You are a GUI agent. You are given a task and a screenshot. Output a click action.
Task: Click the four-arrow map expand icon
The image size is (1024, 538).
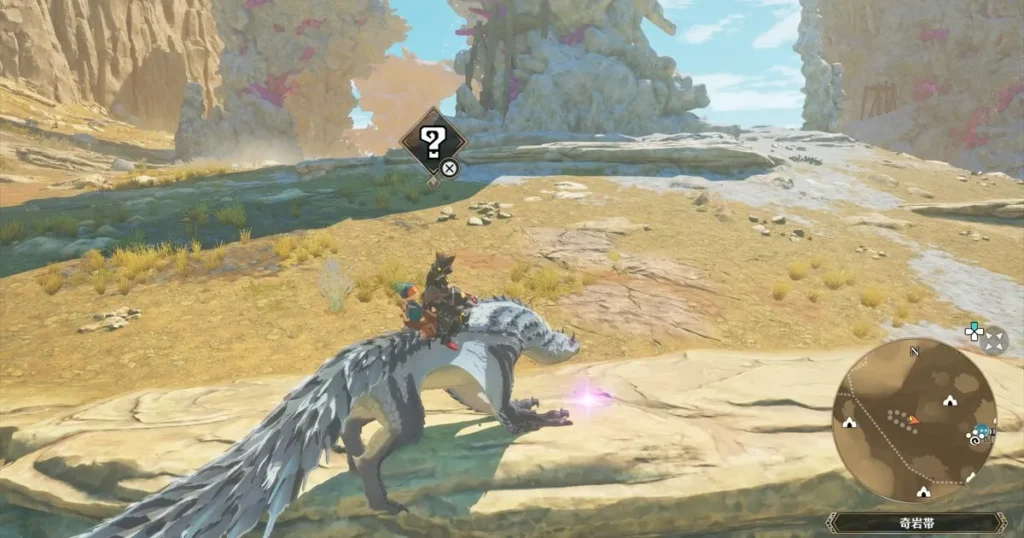point(994,341)
